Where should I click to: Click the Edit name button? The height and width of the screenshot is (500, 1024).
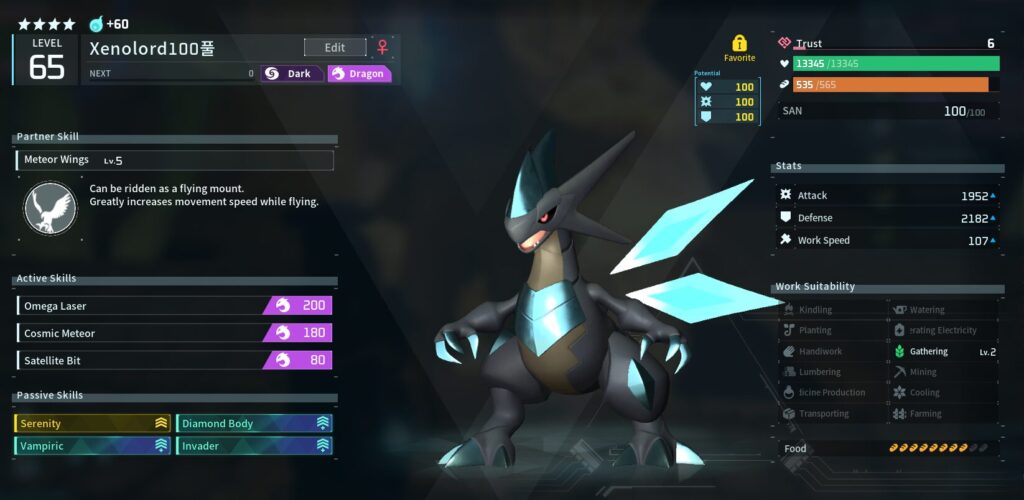335,47
